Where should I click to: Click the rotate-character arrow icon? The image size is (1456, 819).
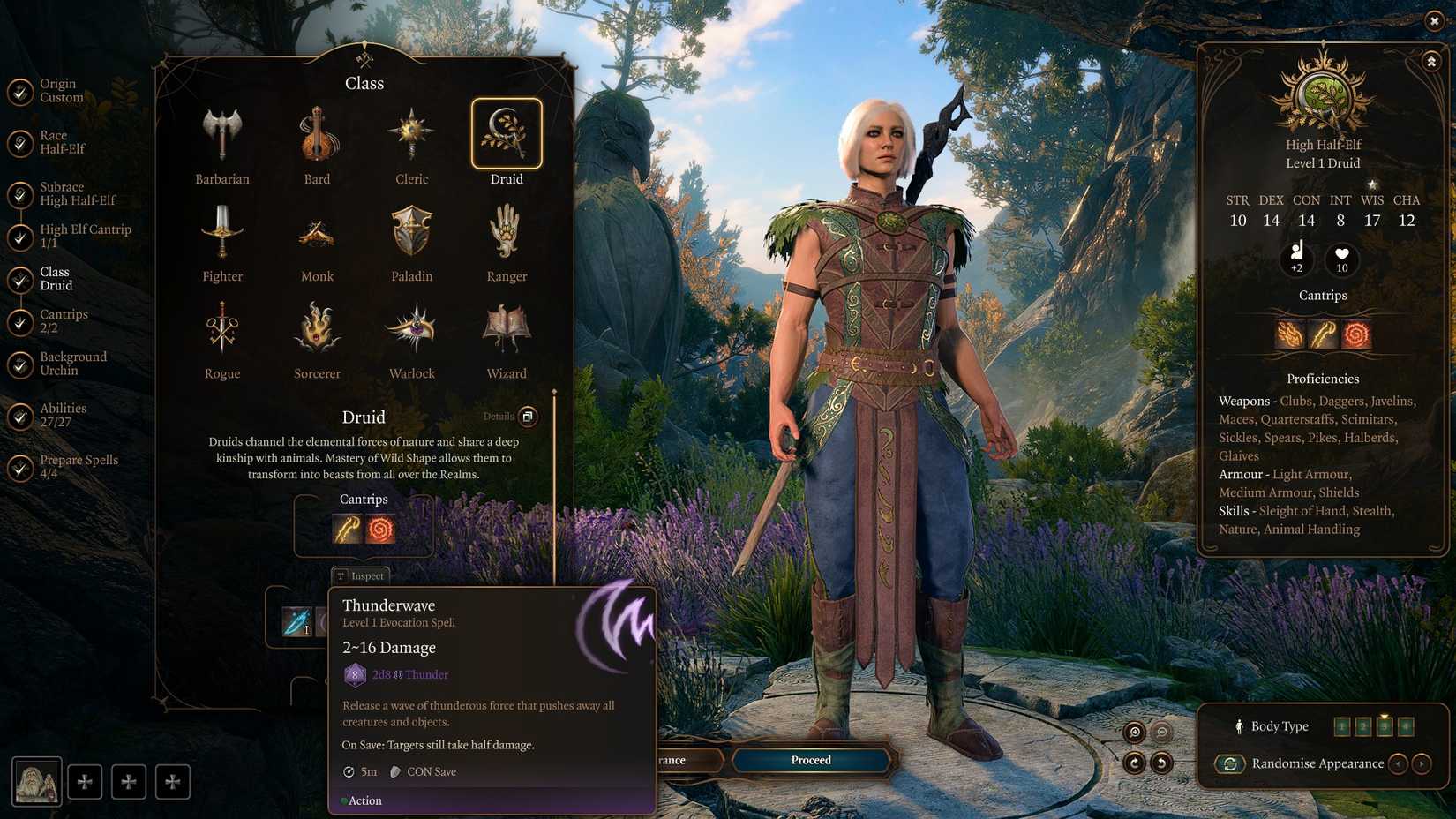(1134, 764)
